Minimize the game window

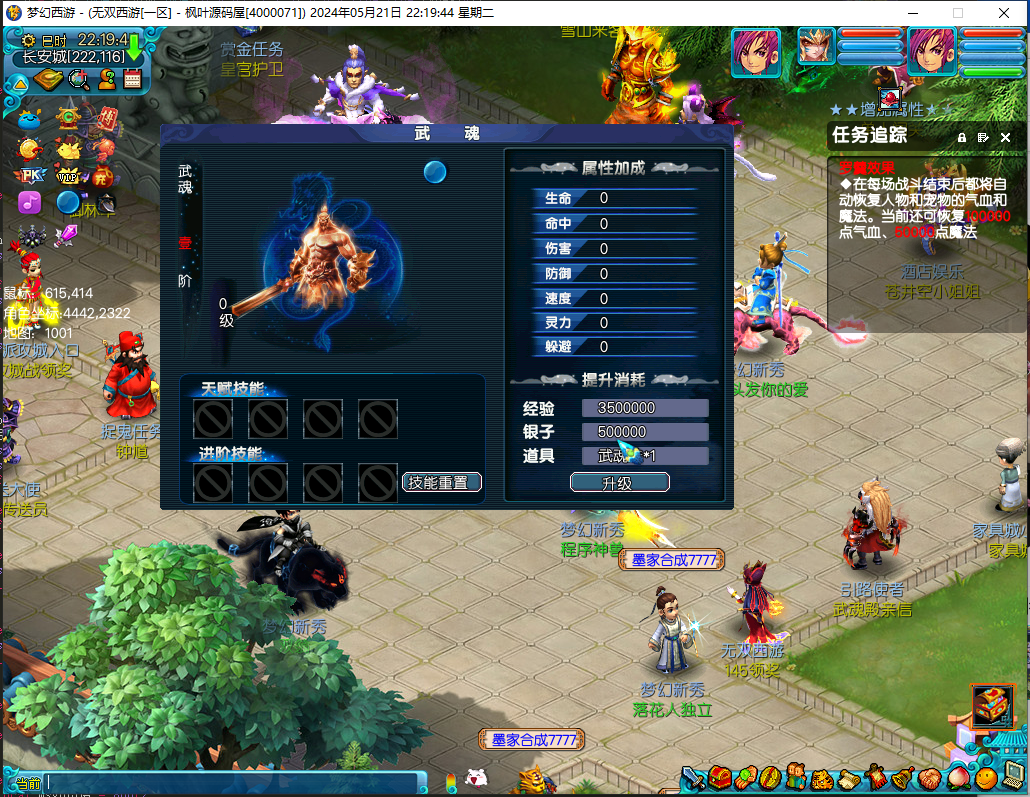click(x=912, y=13)
